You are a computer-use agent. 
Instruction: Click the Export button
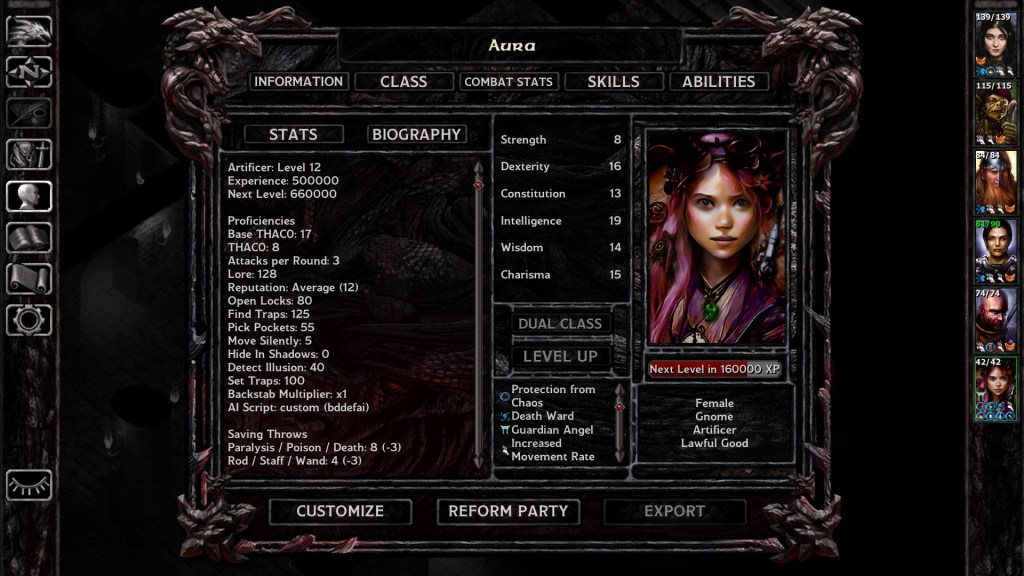(x=674, y=511)
